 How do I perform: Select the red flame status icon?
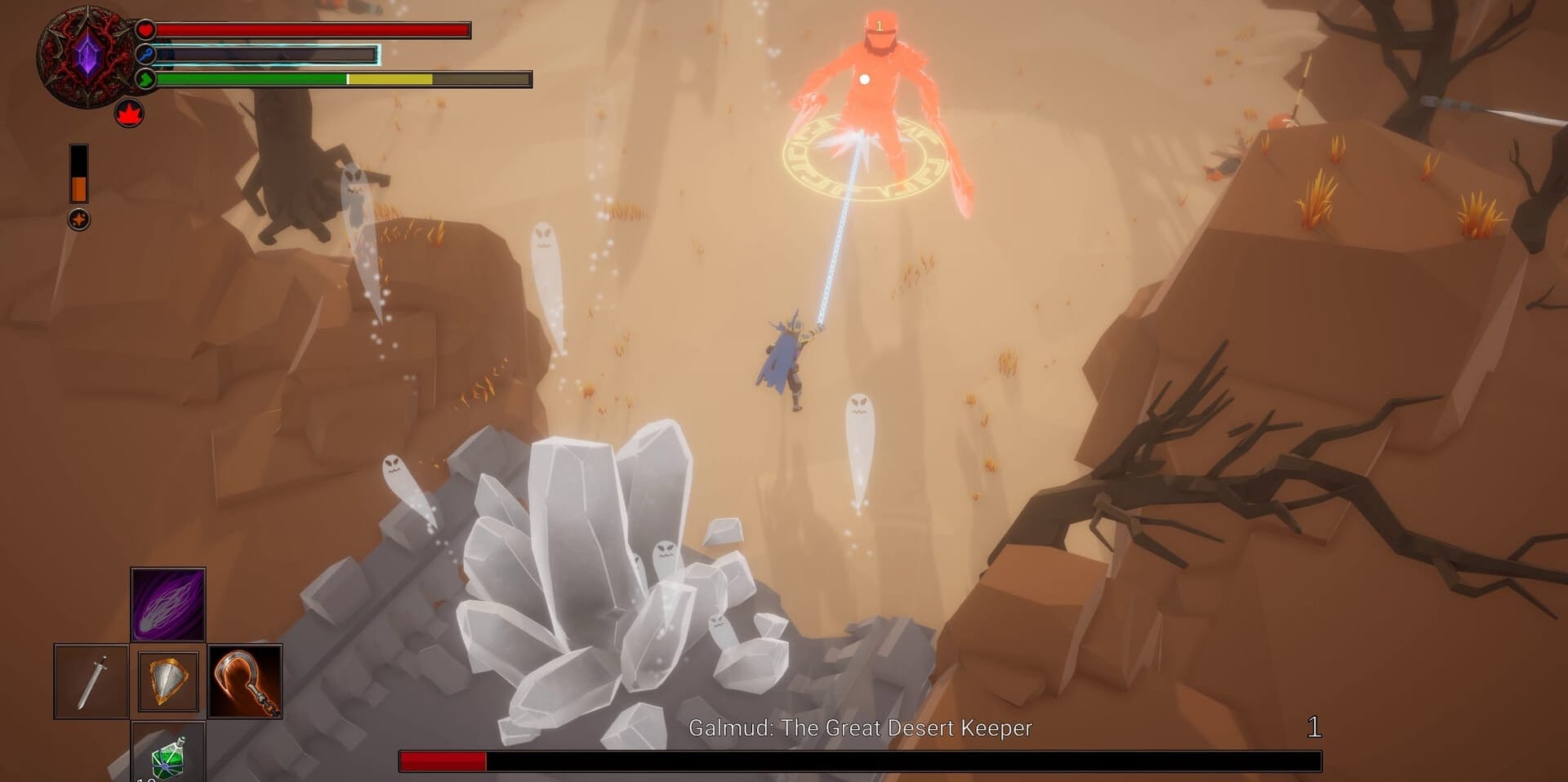[129, 113]
